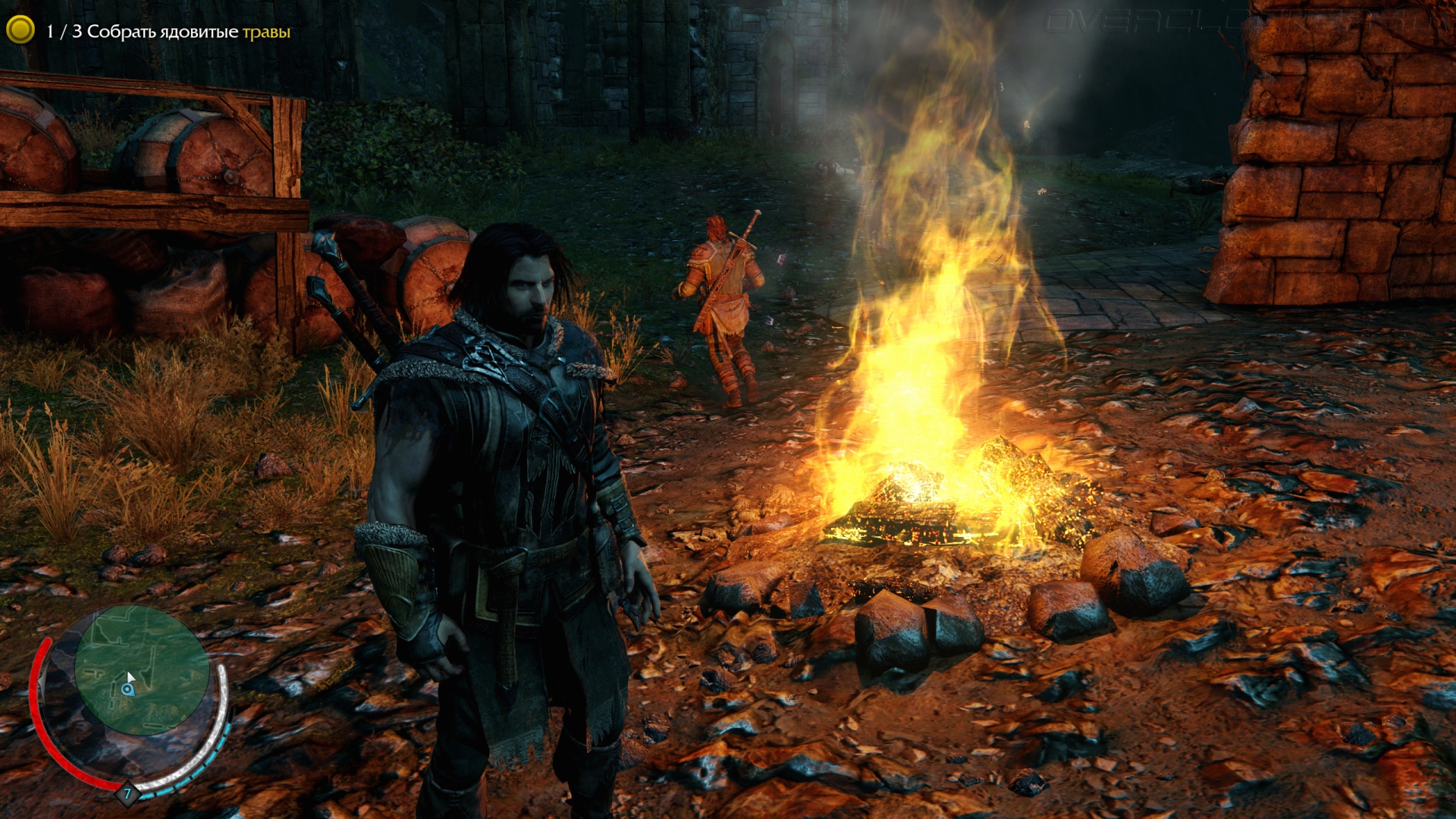Select the poison herbs objective tracker
Screen dimensions: 1456x819
(x=168, y=32)
